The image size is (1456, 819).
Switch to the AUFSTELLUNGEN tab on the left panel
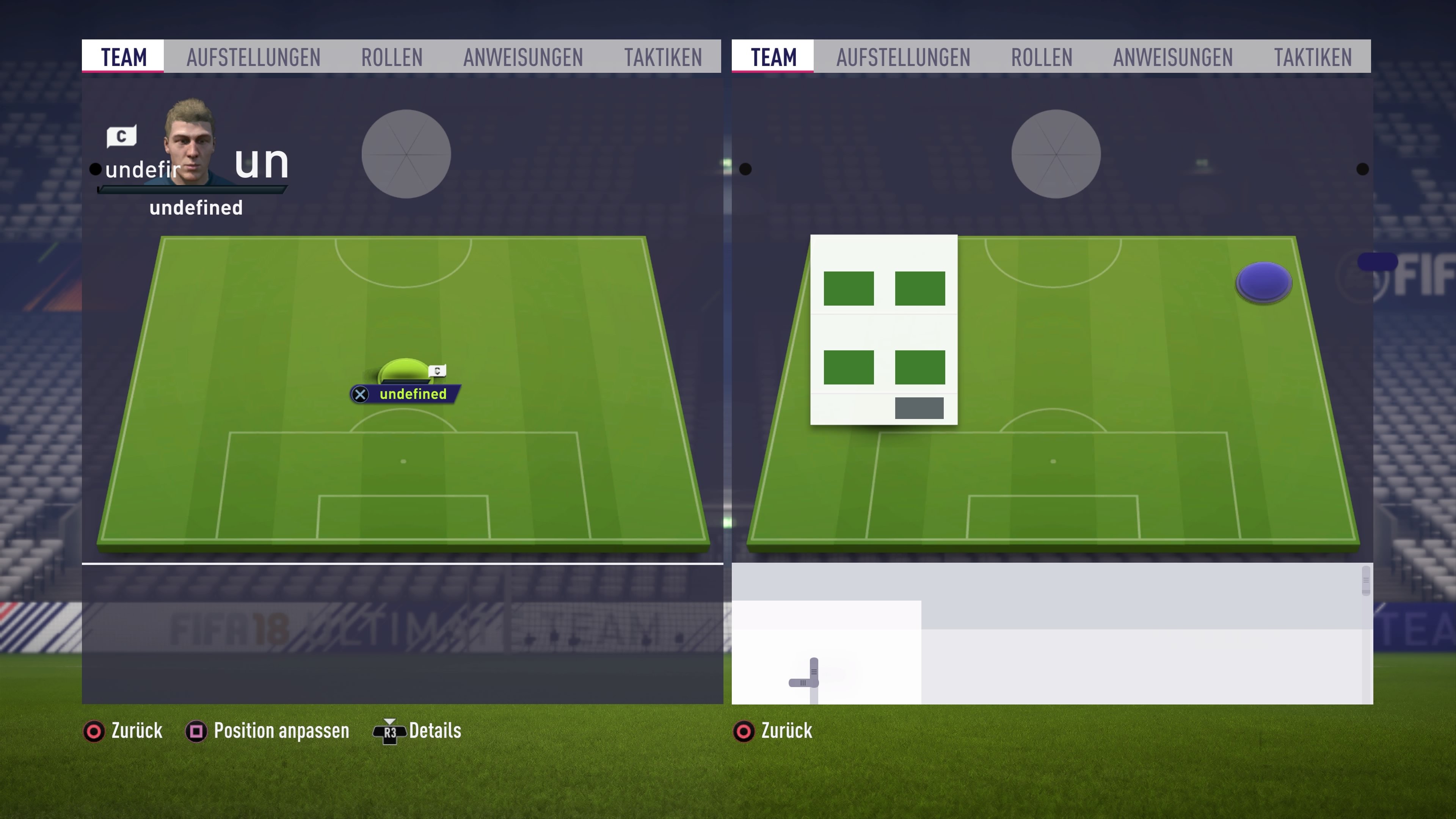tap(253, 56)
